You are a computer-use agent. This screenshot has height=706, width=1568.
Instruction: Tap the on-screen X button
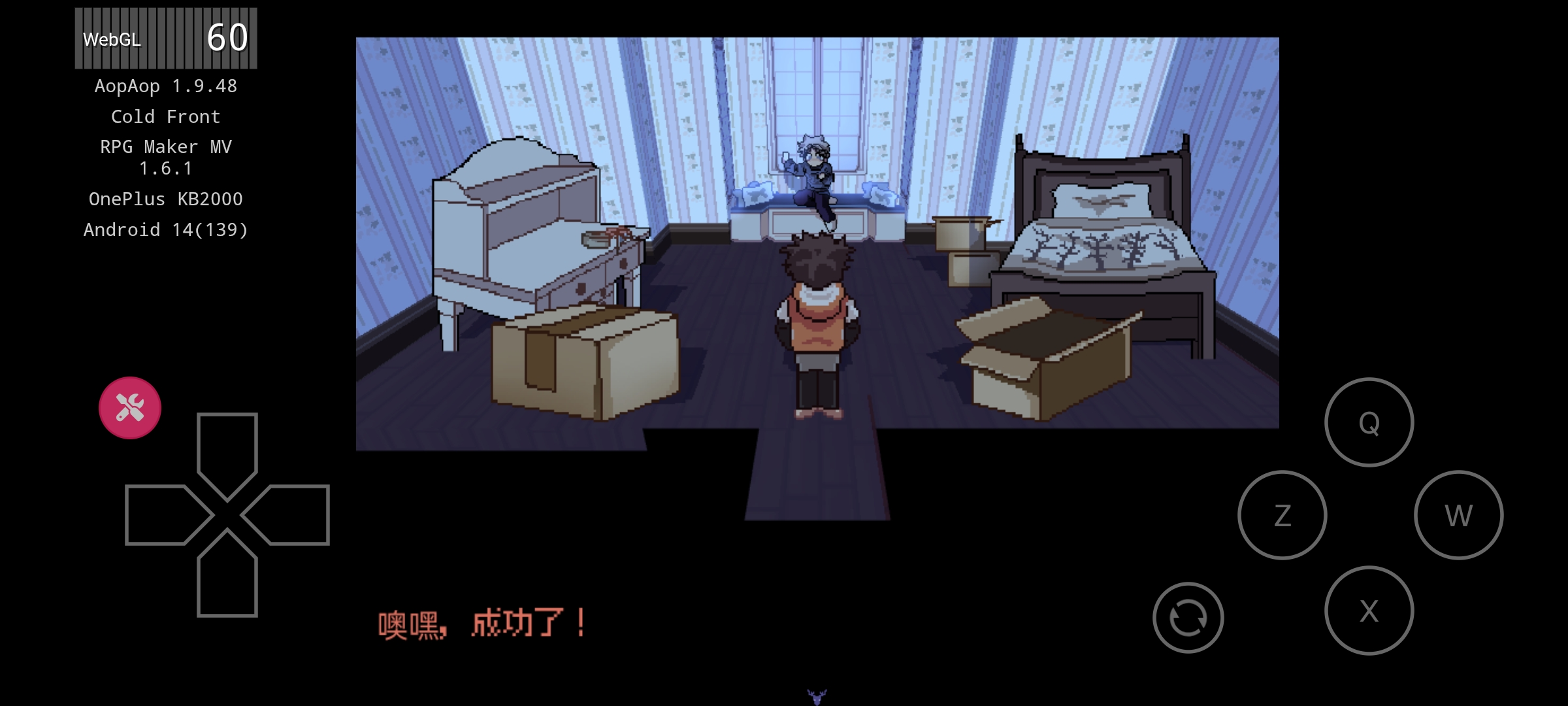[1369, 611]
